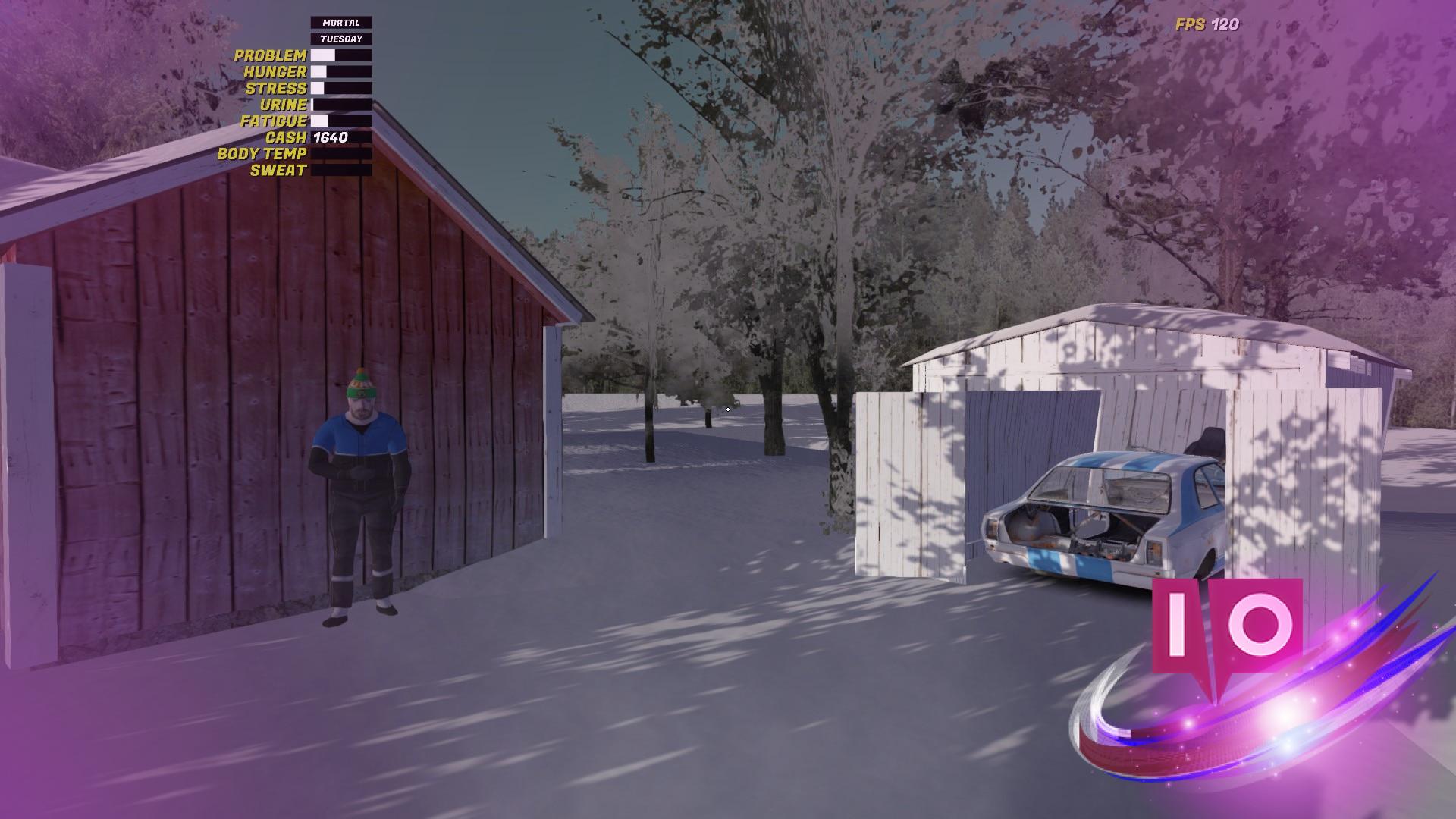Click the SWEAT status indicator
This screenshot has width=1456, height=819.
[341, 170]
